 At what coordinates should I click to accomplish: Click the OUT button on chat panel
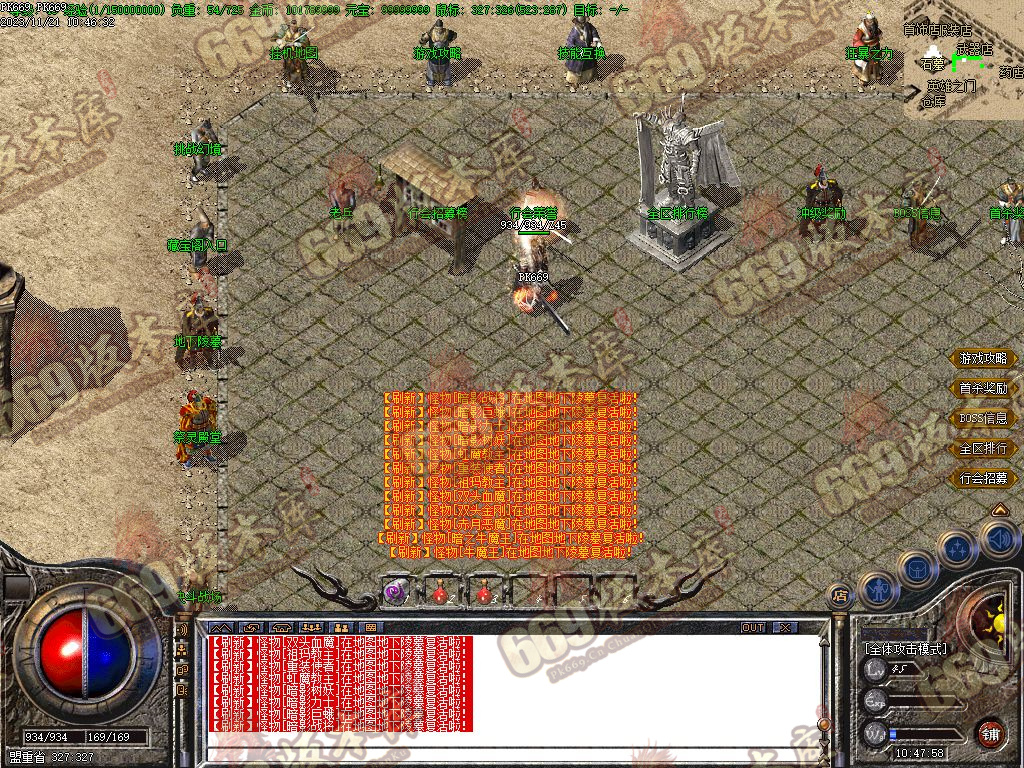pyautogui.click(x=753, y=627)
